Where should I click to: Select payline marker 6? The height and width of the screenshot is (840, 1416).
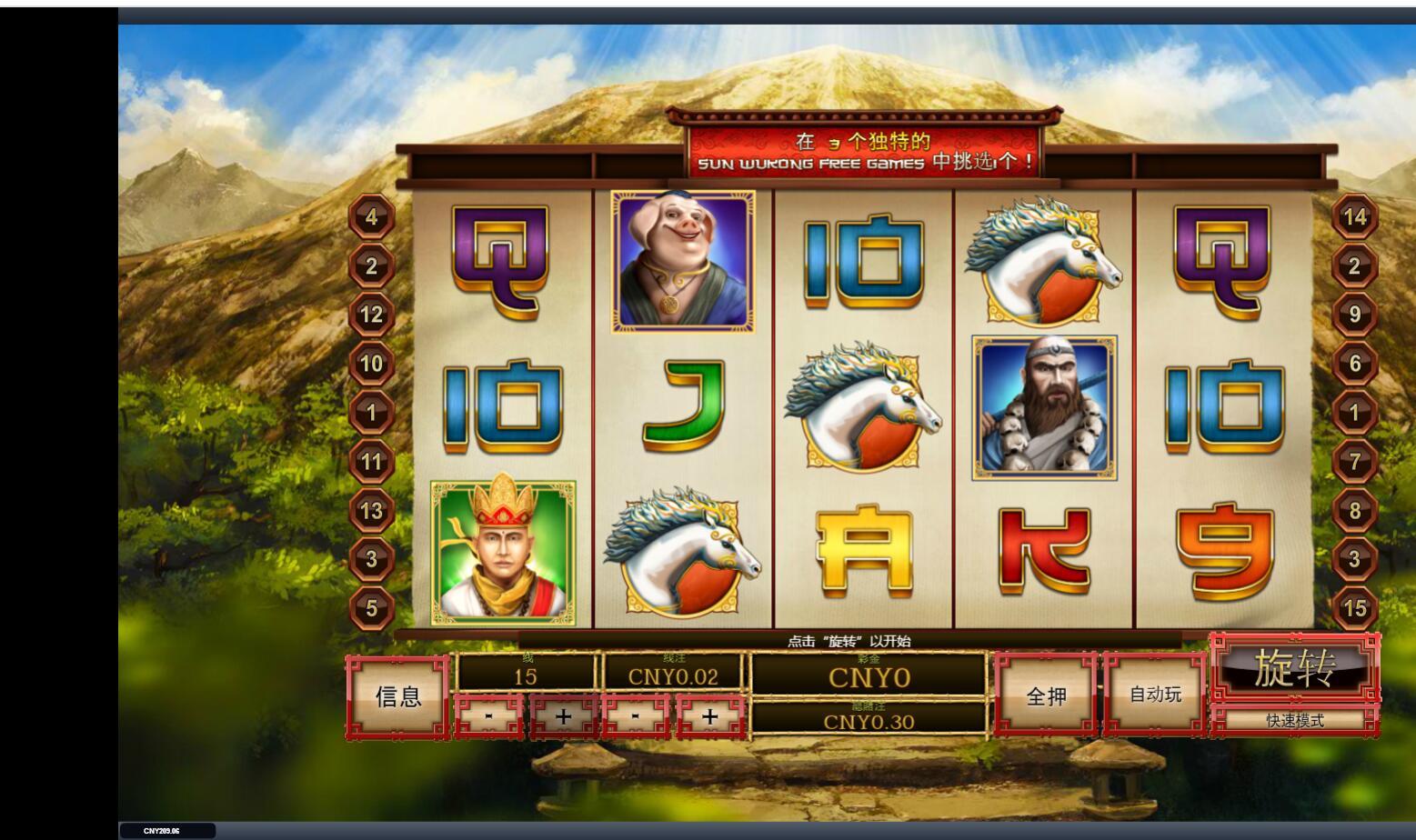coord(1355,364)
